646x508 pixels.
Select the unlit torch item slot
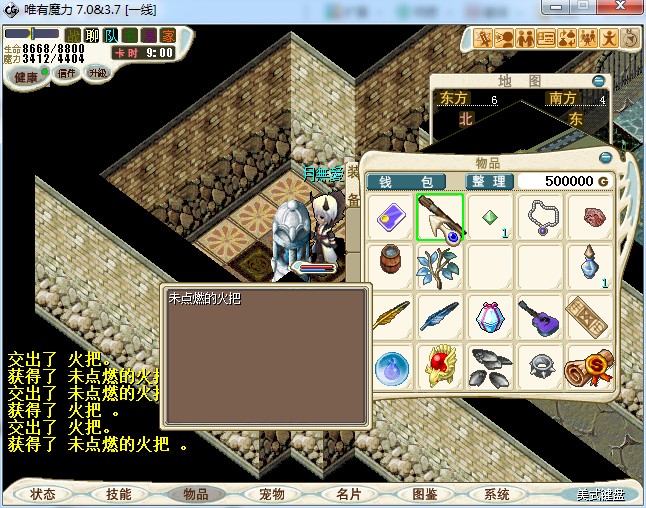point(440,218)
